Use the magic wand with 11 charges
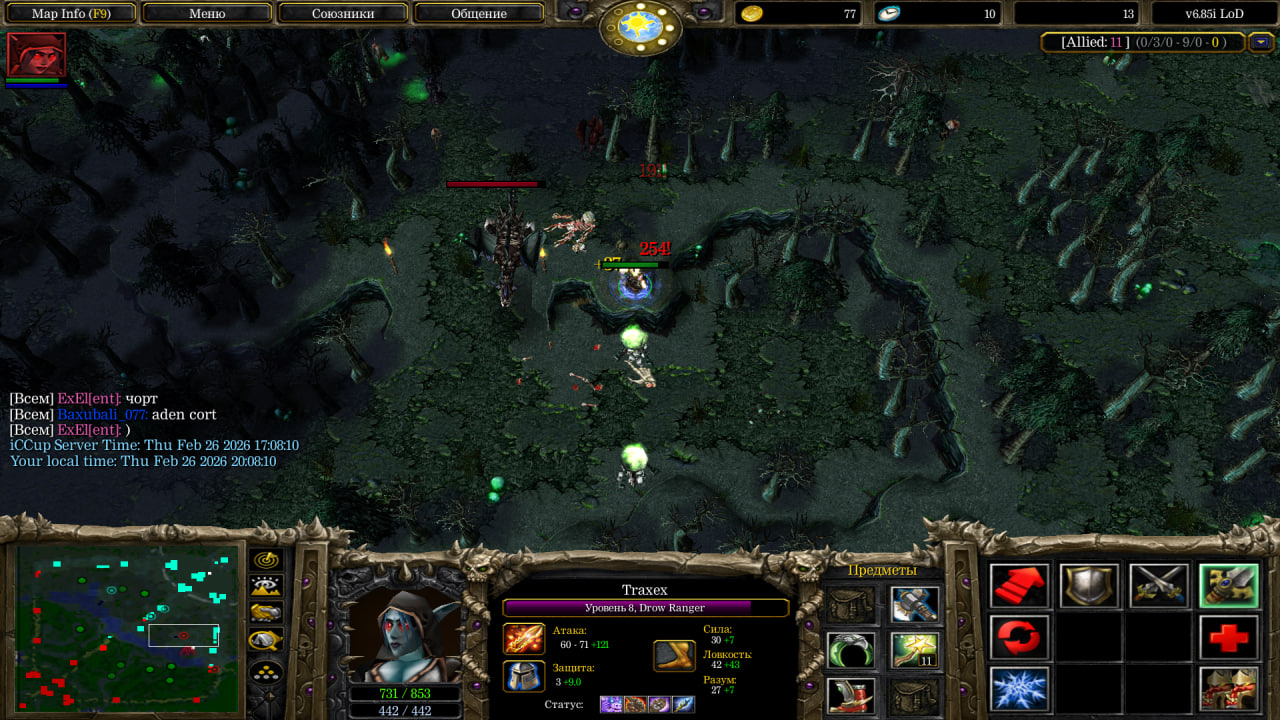The image size is (1280, 720). pyautogui.click(x=915, y=650)
